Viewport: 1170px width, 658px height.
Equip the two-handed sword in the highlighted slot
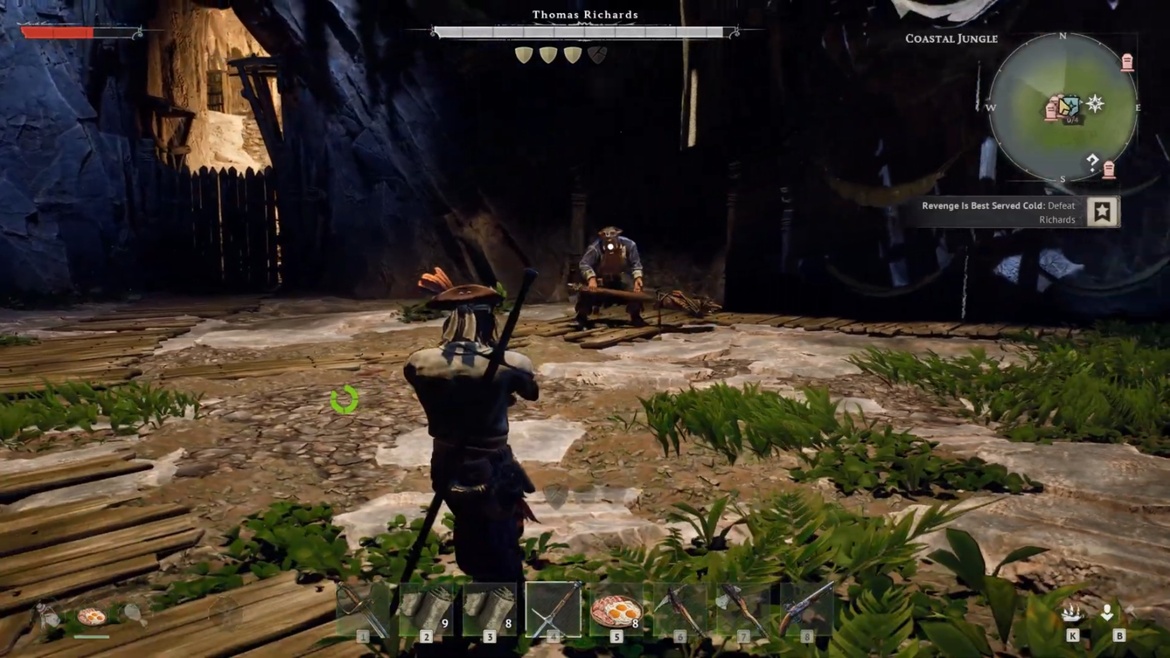[x=553, y=609]
